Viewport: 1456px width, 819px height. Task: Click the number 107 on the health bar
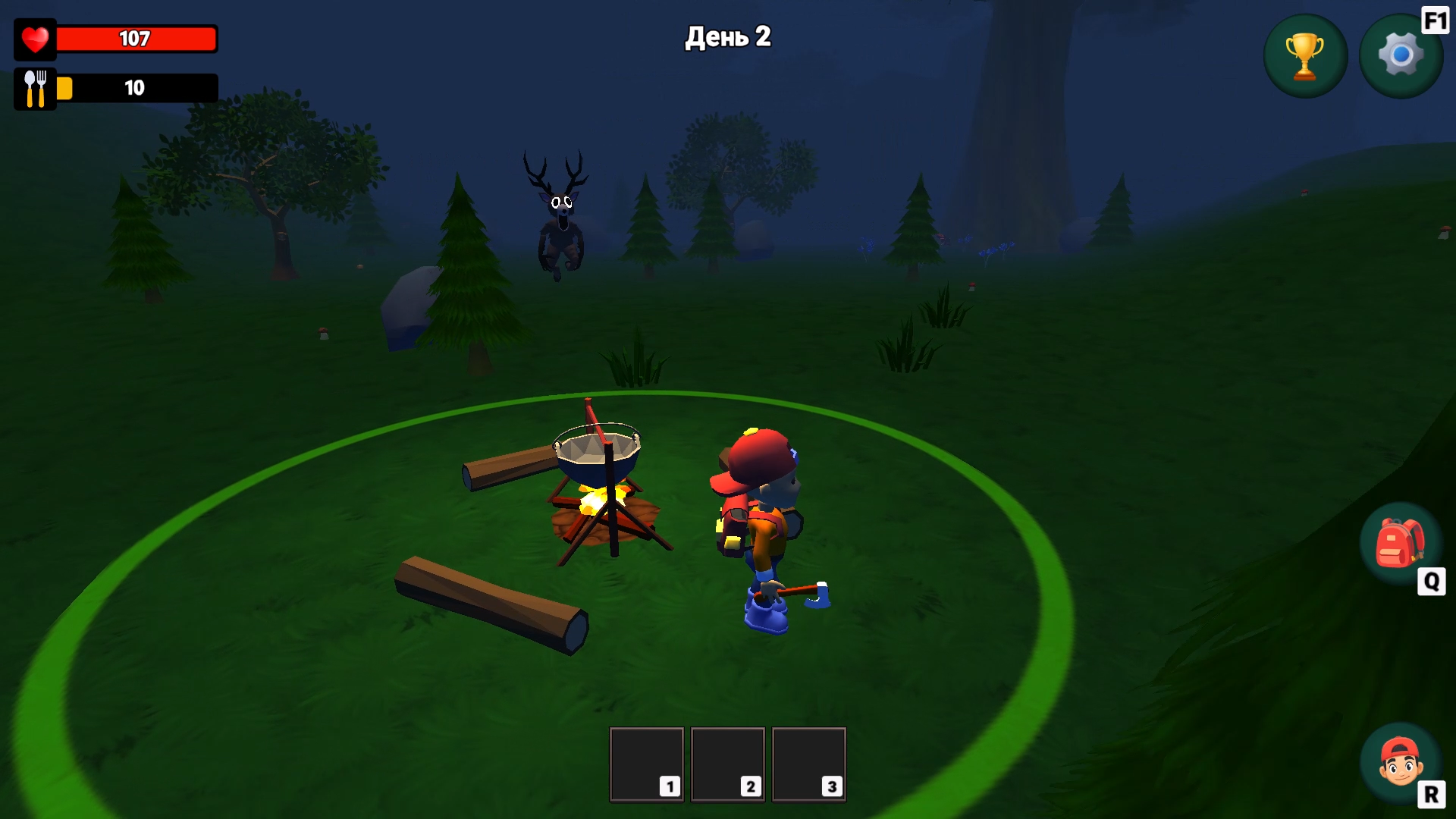coord(135,38)
